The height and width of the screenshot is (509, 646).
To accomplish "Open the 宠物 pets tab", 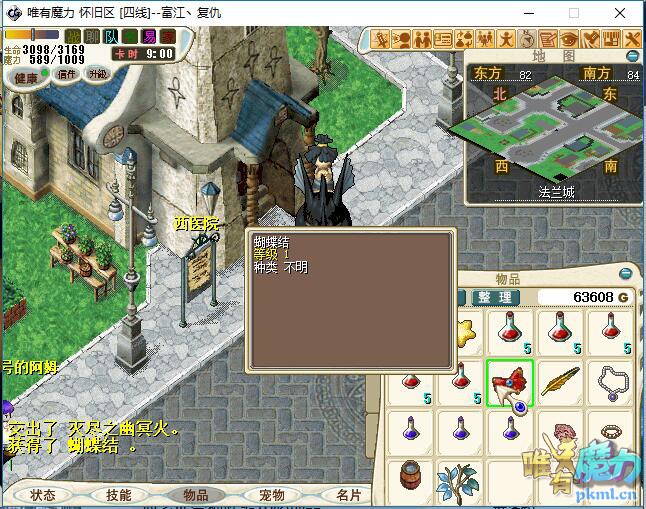I will pos(271,495).
